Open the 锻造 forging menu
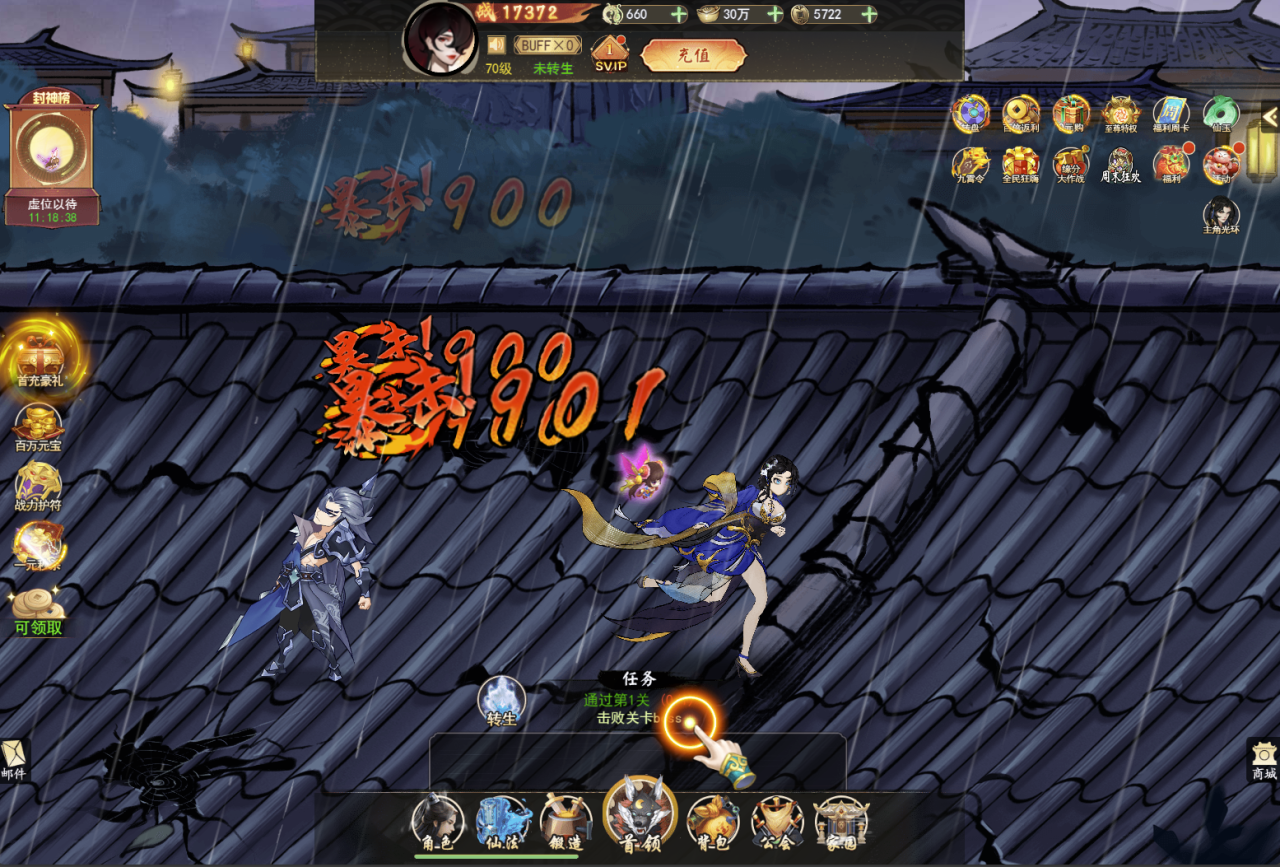Viewport: 1280px width, 867px height. coord(566,822)
